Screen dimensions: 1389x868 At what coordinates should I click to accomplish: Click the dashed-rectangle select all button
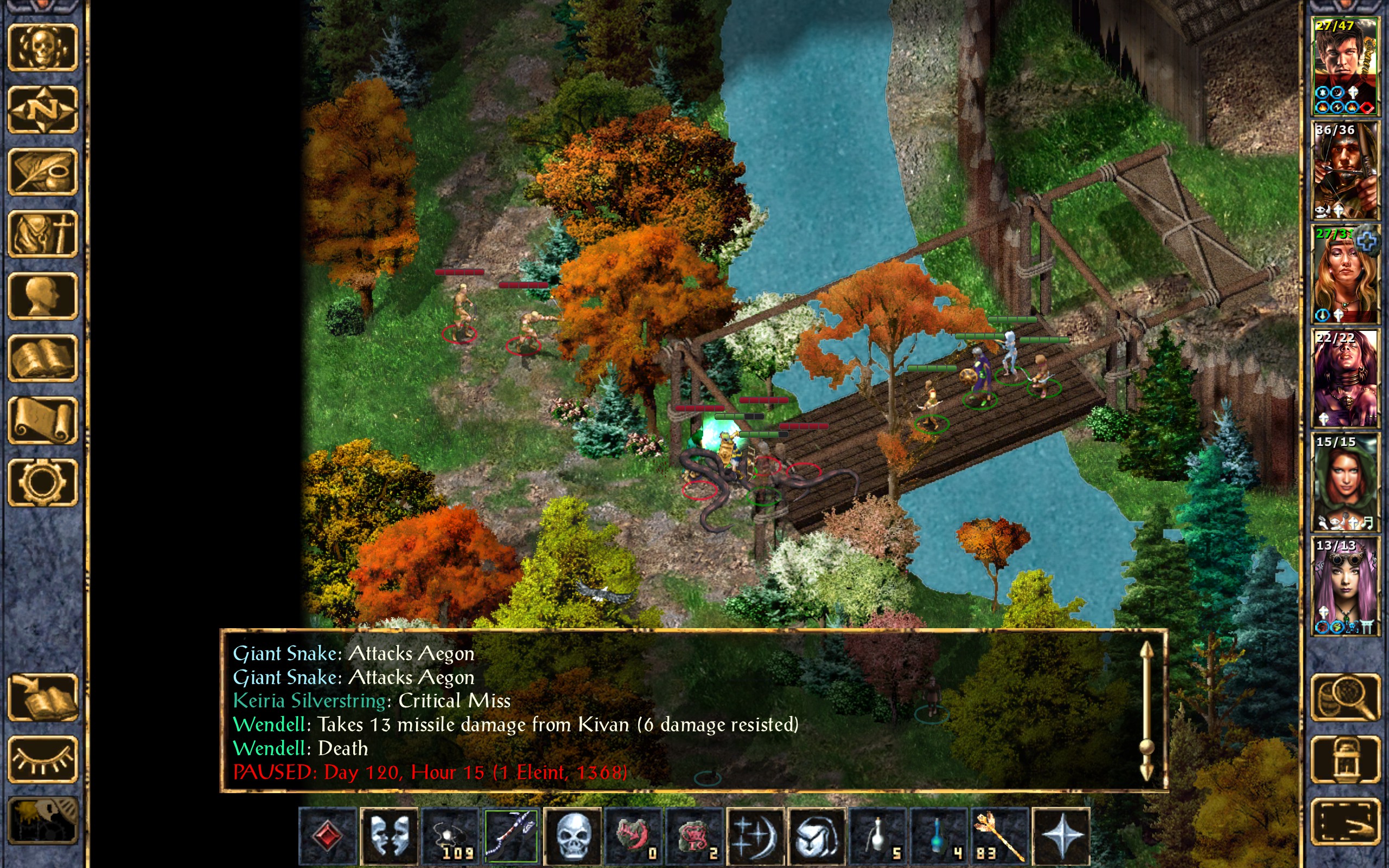pos(1345,822)
